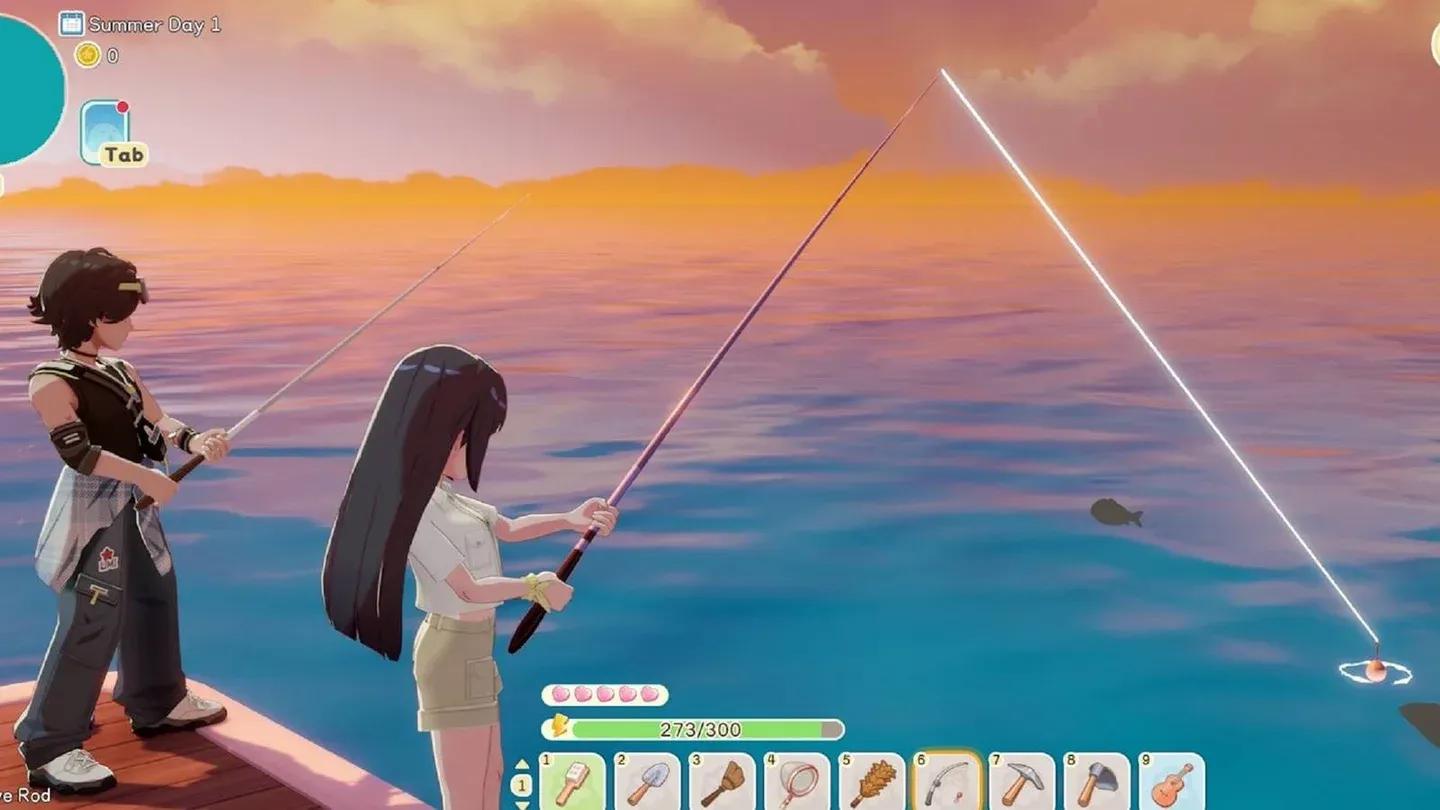Equip the garden trowel from the hotbar
This screenshot has width=1440, height=810.
point(647,783)
